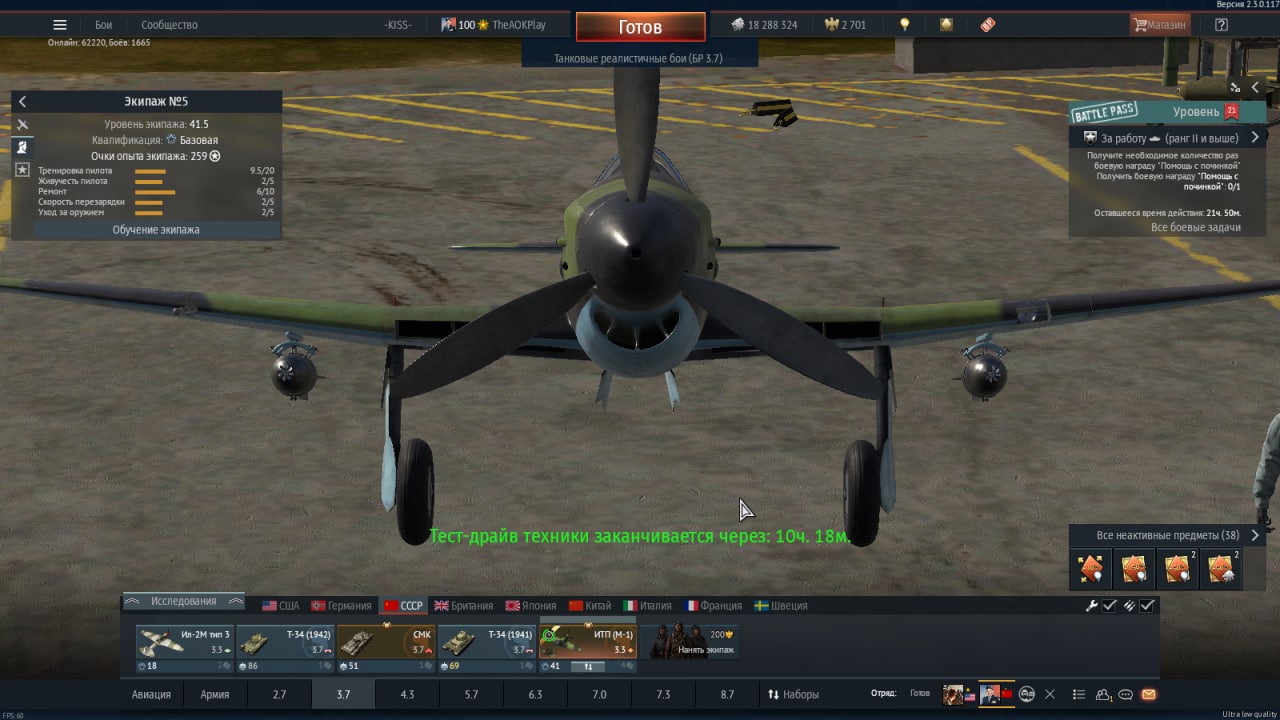Viewport: 1280px width, 720px height.
Task: Switch to the 4.3 battle rating preset
Action: 407,694
